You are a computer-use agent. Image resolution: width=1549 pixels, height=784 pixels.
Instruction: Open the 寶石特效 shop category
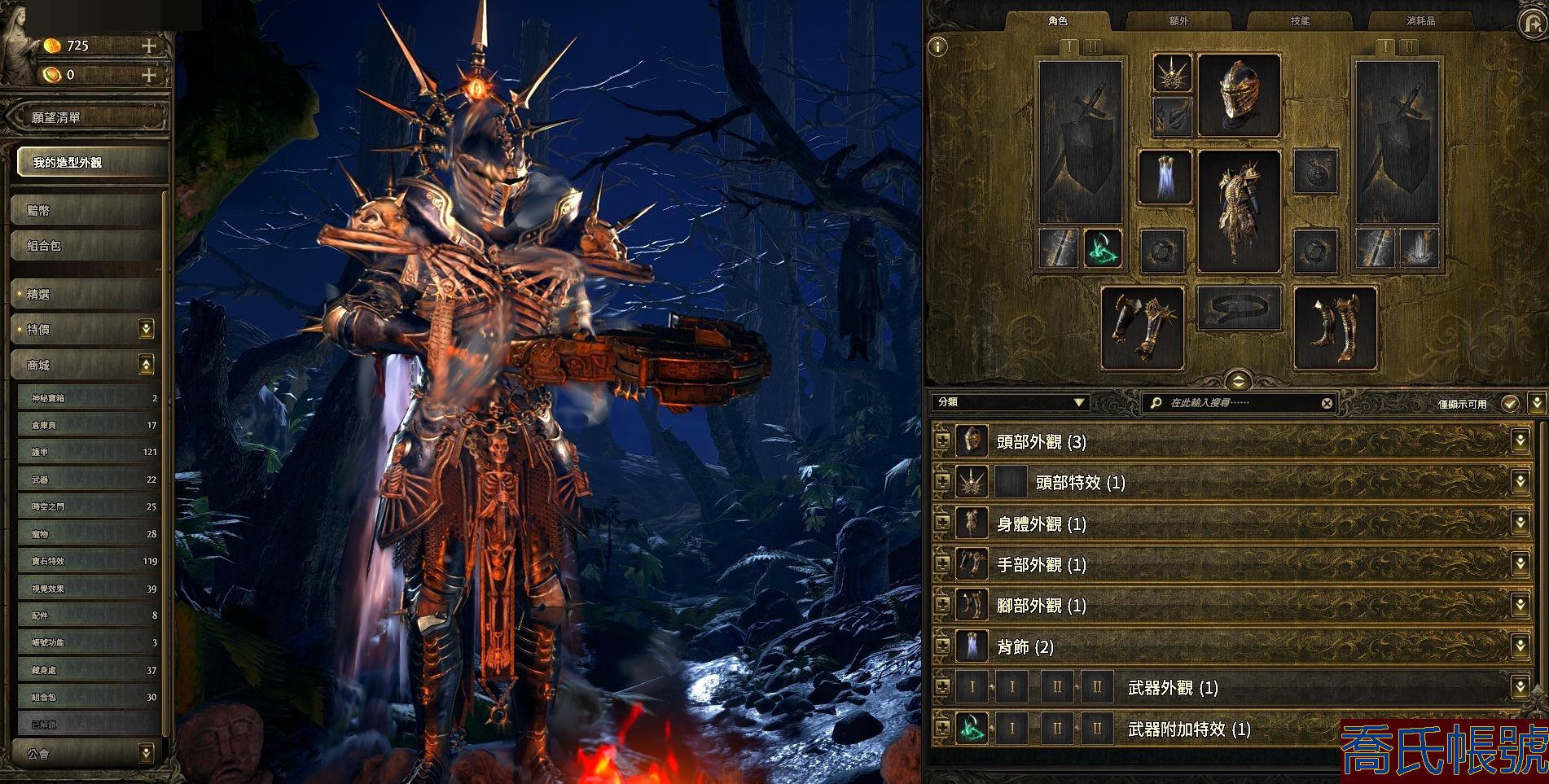[88, 561]
